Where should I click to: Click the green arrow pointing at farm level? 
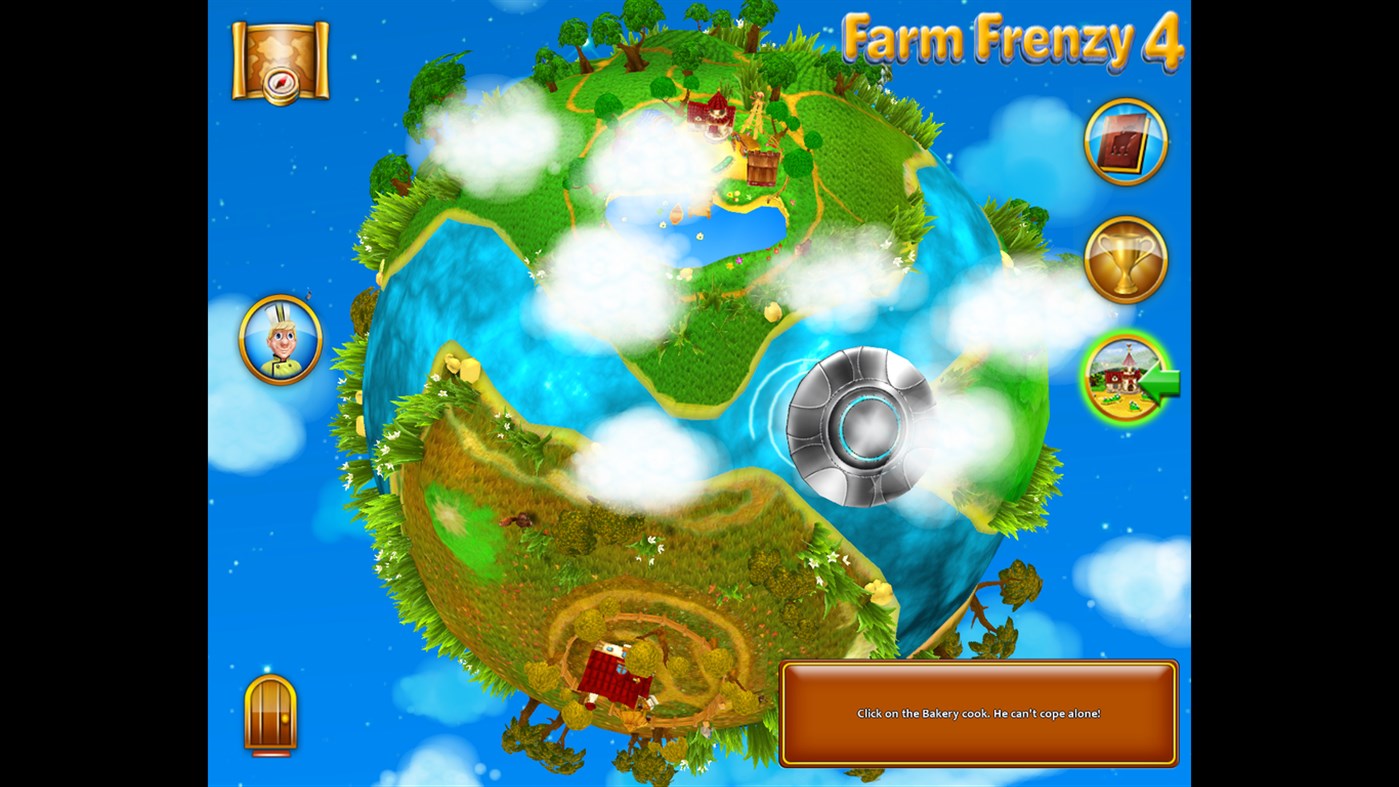[1158, 381]
